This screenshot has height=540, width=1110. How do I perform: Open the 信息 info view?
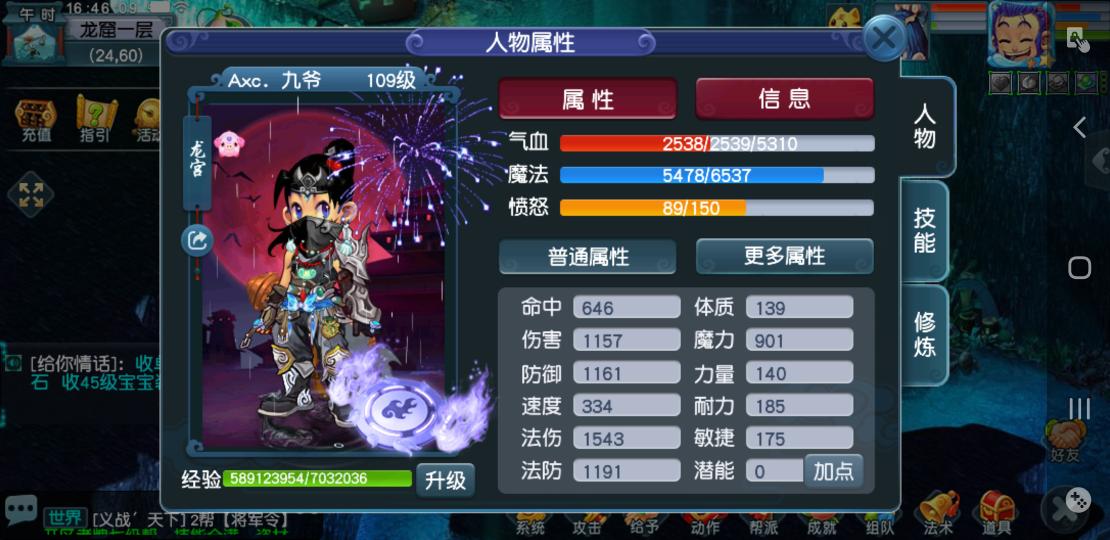[784, 99]
